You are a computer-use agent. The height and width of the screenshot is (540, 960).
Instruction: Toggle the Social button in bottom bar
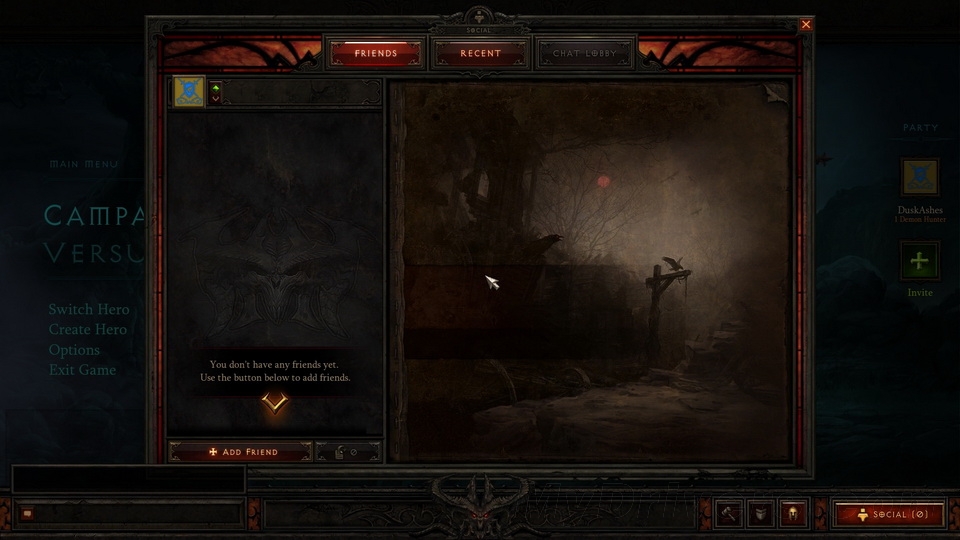point(889,514)
